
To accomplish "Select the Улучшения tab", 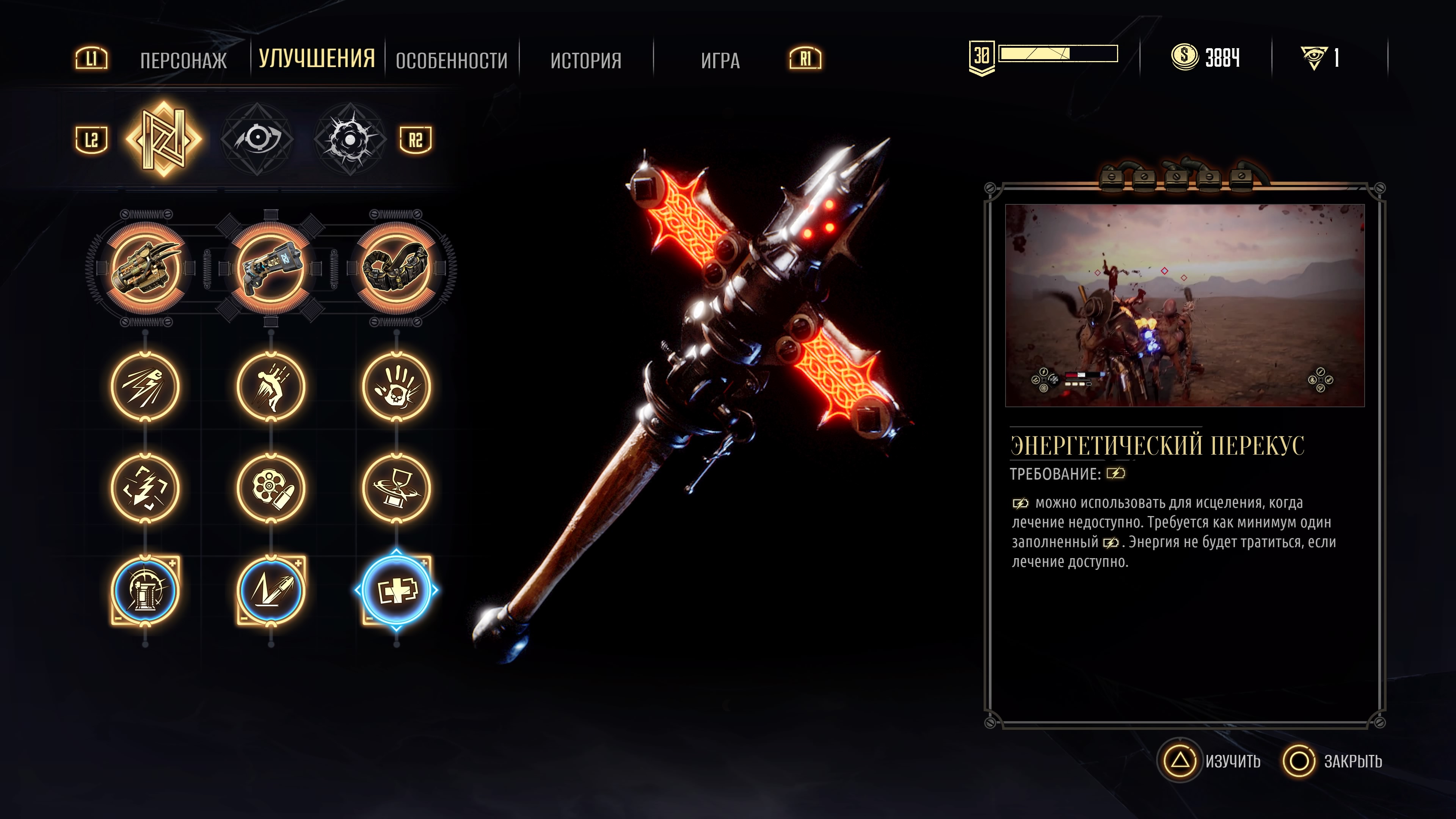I will (x=317, y=59).
